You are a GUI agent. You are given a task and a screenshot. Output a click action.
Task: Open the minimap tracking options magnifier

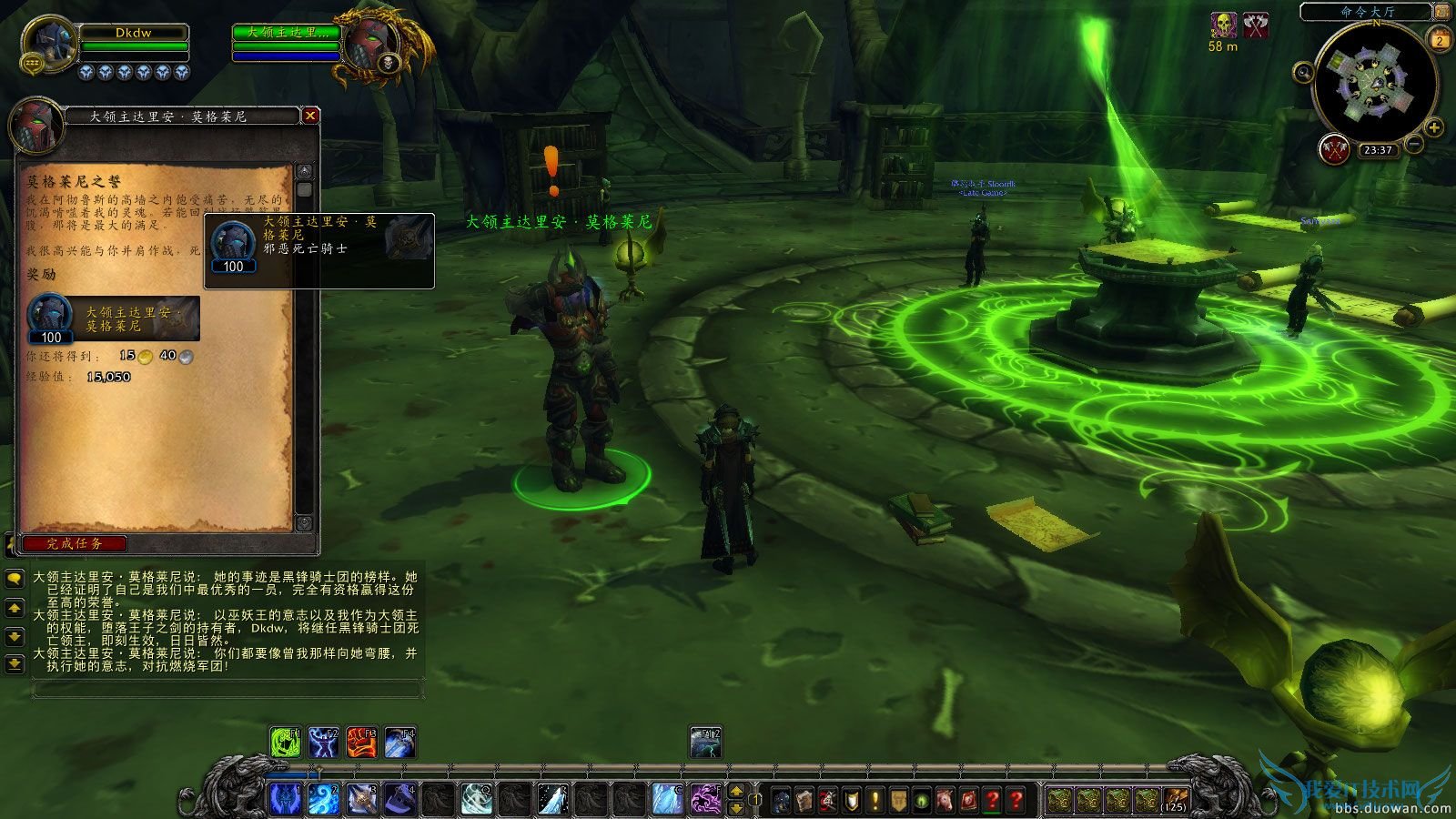coord(1304,73)
